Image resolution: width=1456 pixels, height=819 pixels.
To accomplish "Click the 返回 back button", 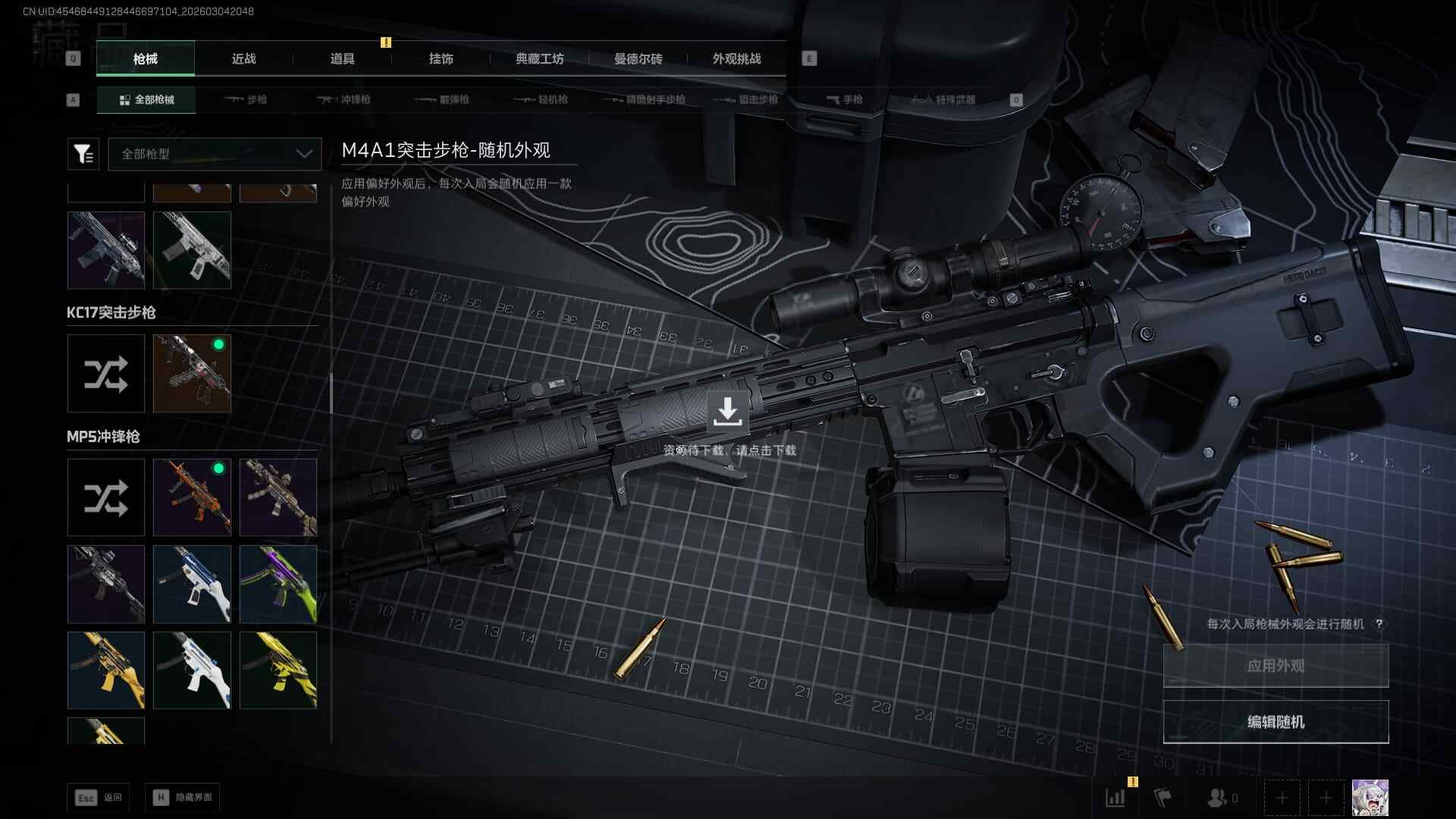I will tap(99, 797).
